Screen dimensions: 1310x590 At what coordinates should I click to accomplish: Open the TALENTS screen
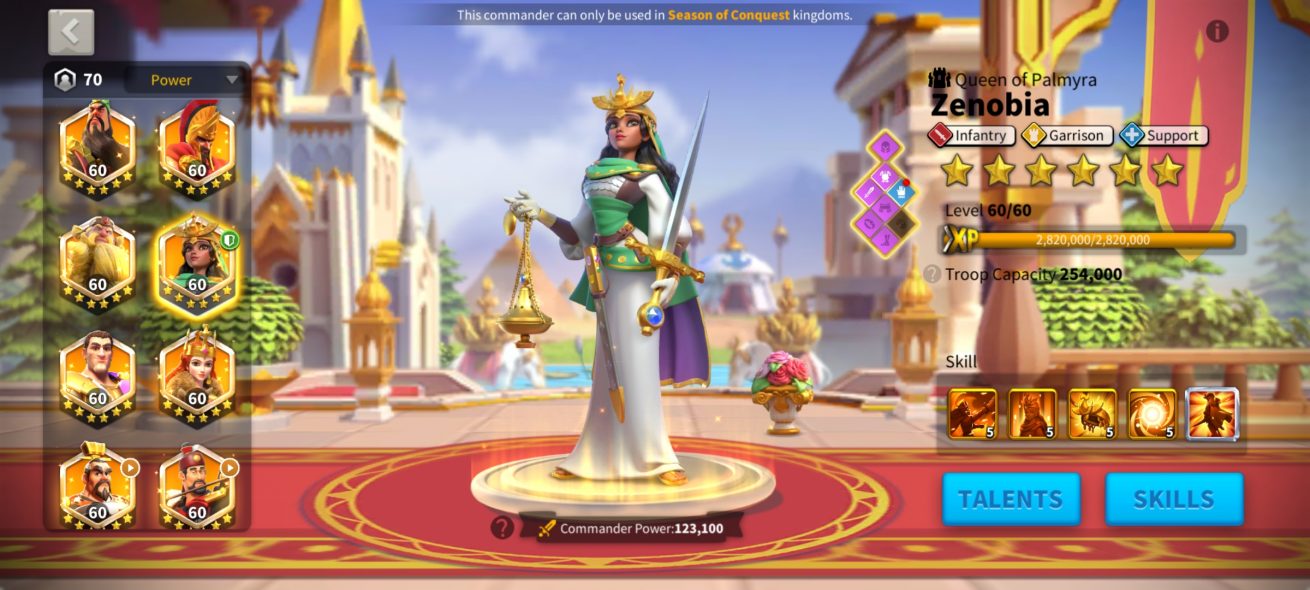click(1011, 499)
